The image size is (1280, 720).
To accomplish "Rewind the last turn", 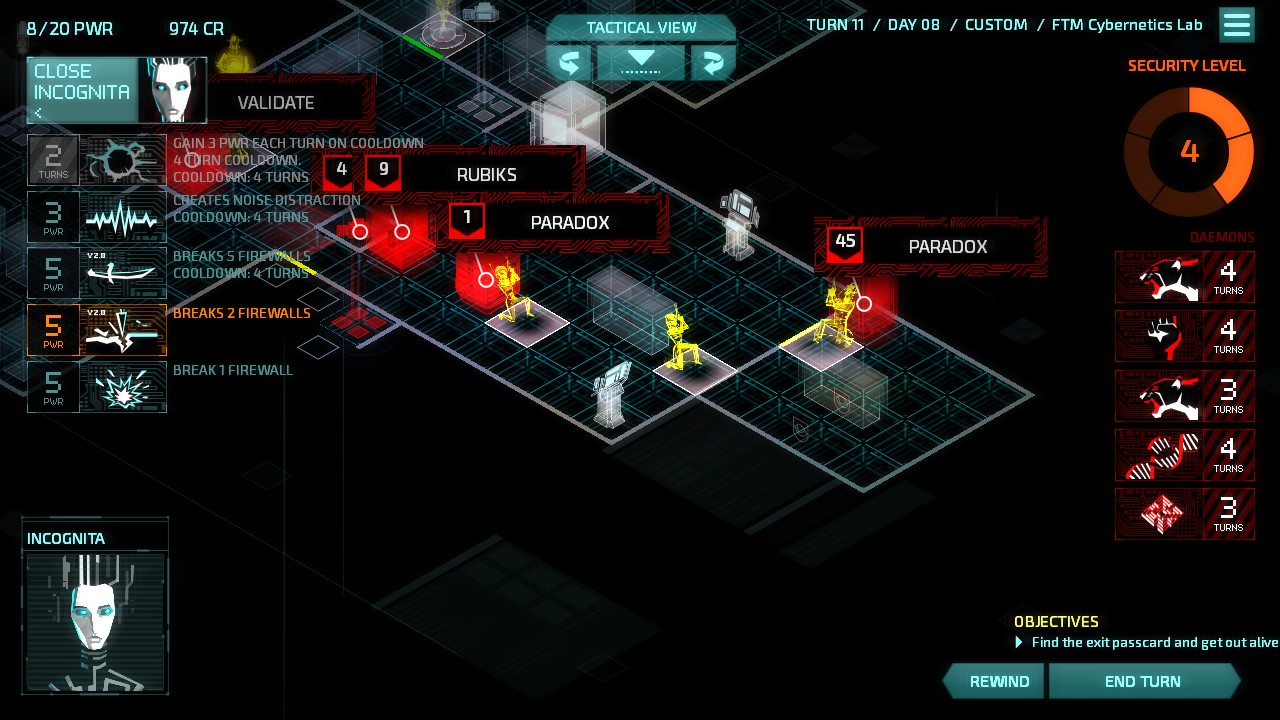I will [998, 682].
